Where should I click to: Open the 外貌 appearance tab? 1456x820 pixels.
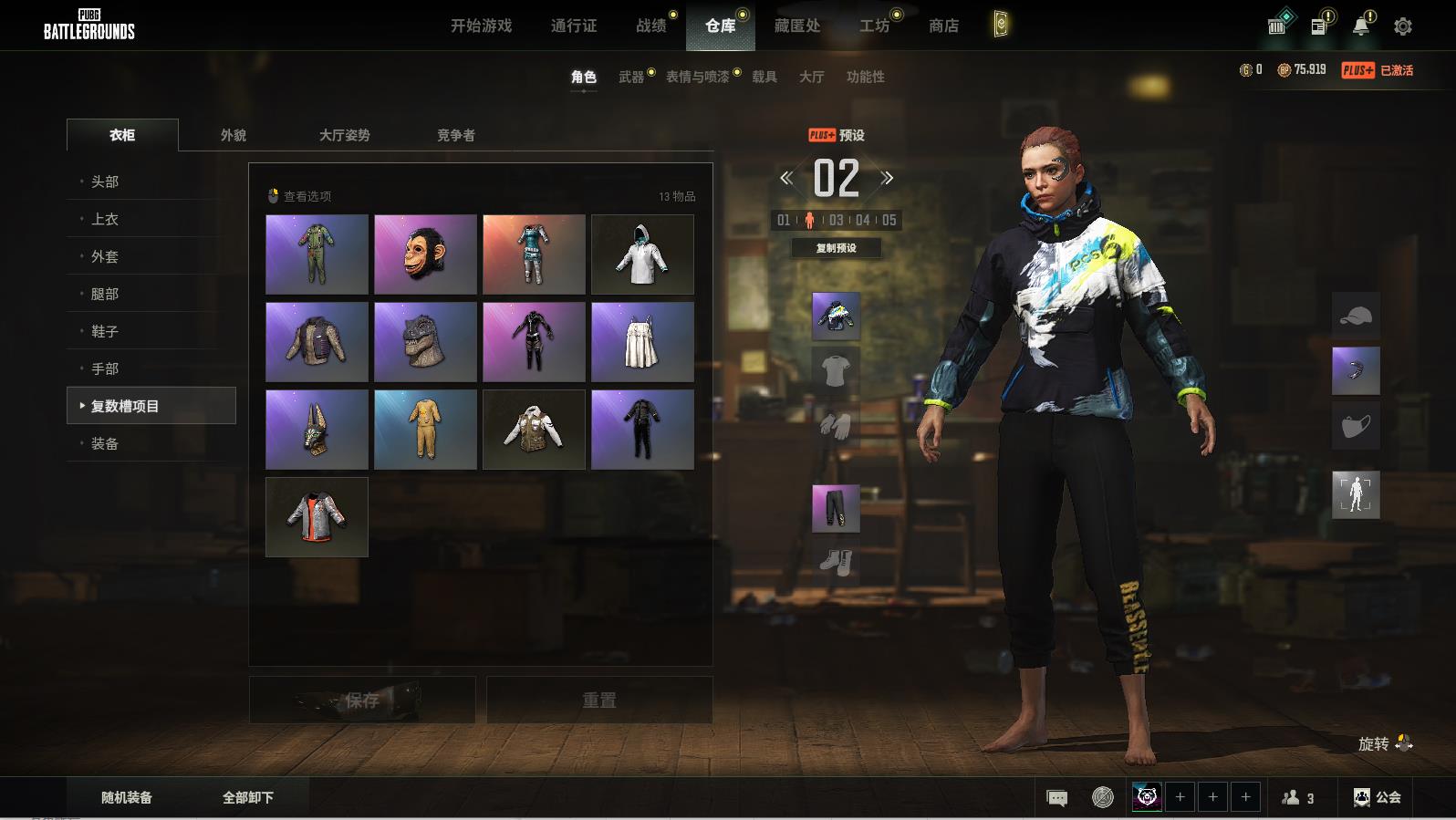[x=234, y=135]
